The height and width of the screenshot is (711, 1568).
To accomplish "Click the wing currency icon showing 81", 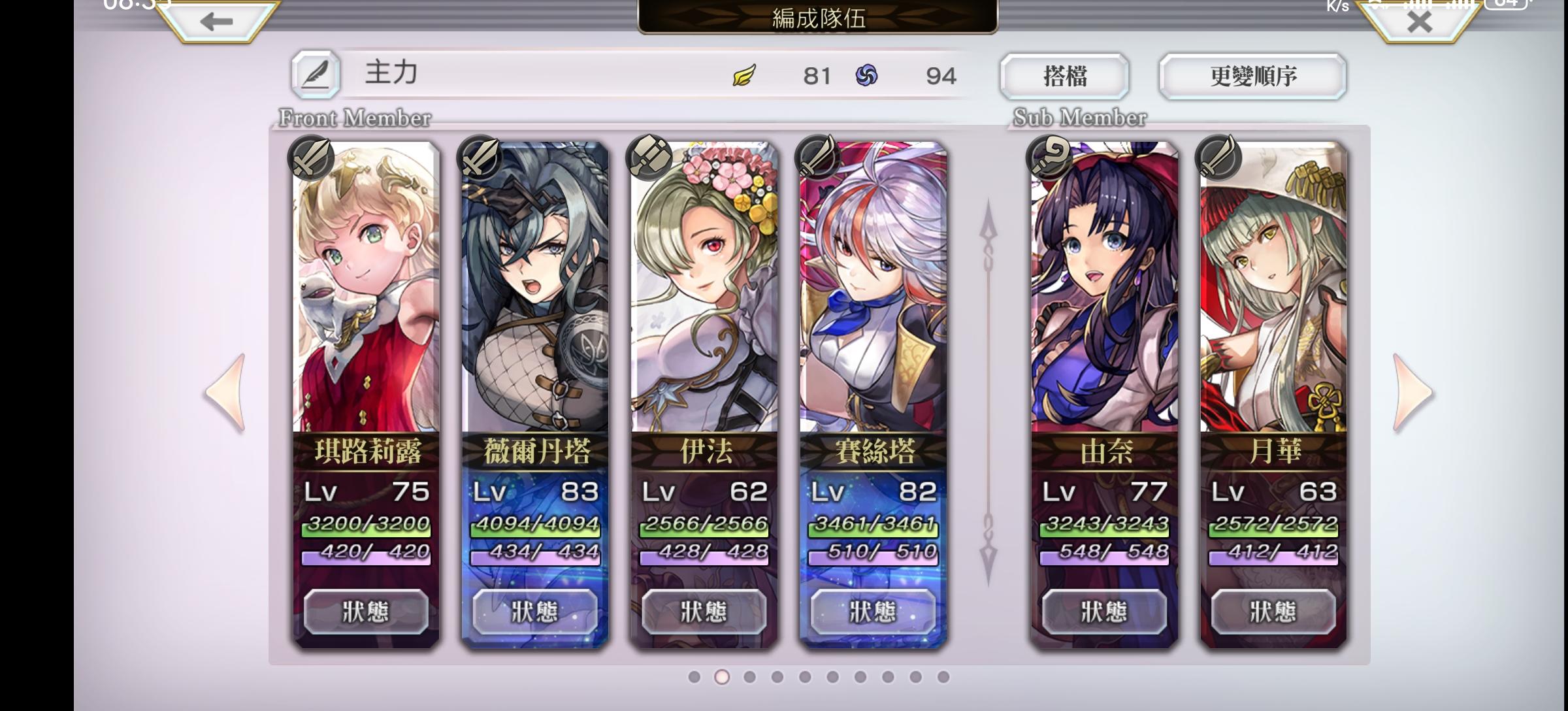I will pos(743,76).
